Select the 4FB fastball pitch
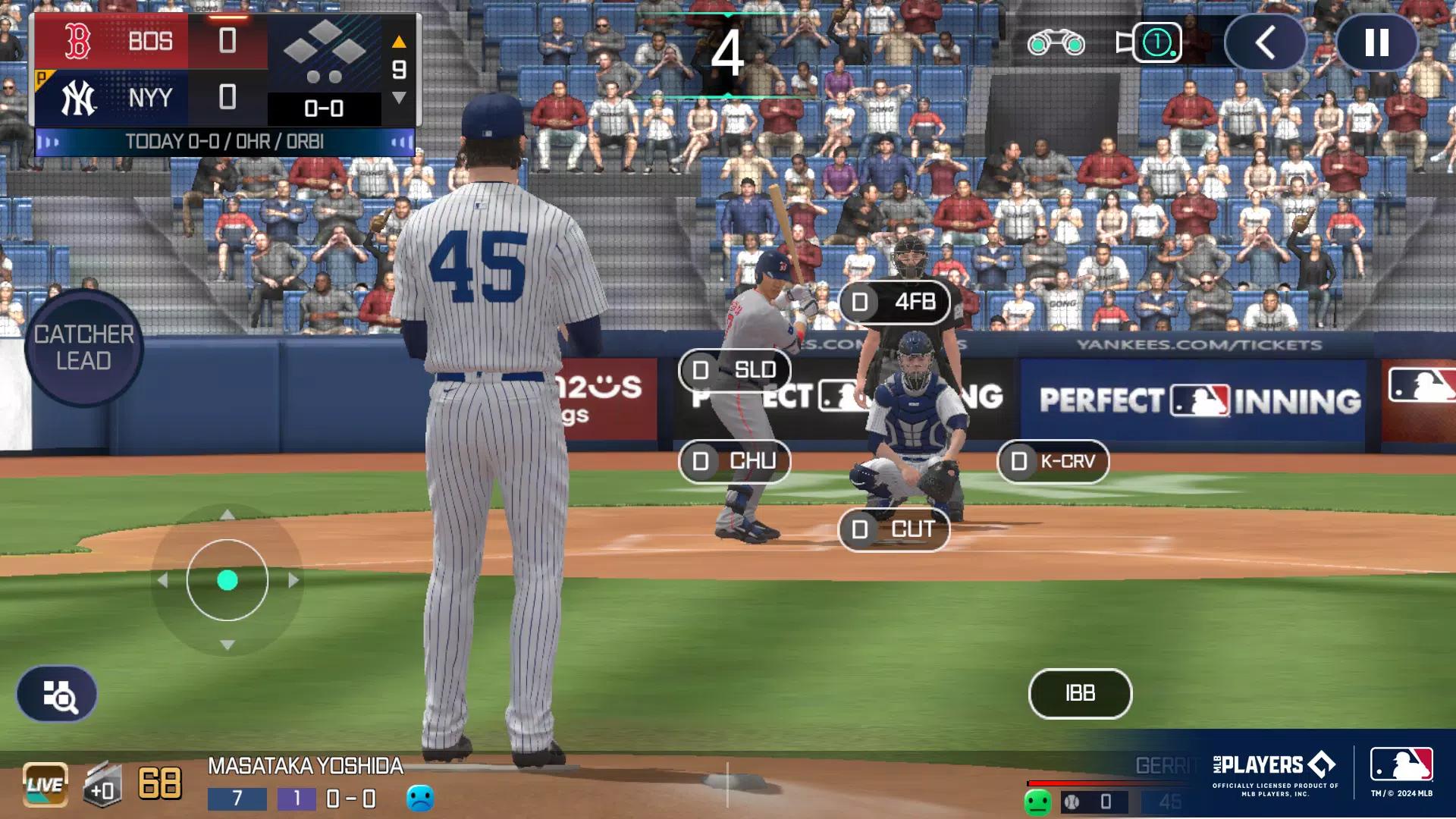Image resolution: width=1456 pixels, height=819 pixels. click(x=895, y=302)
